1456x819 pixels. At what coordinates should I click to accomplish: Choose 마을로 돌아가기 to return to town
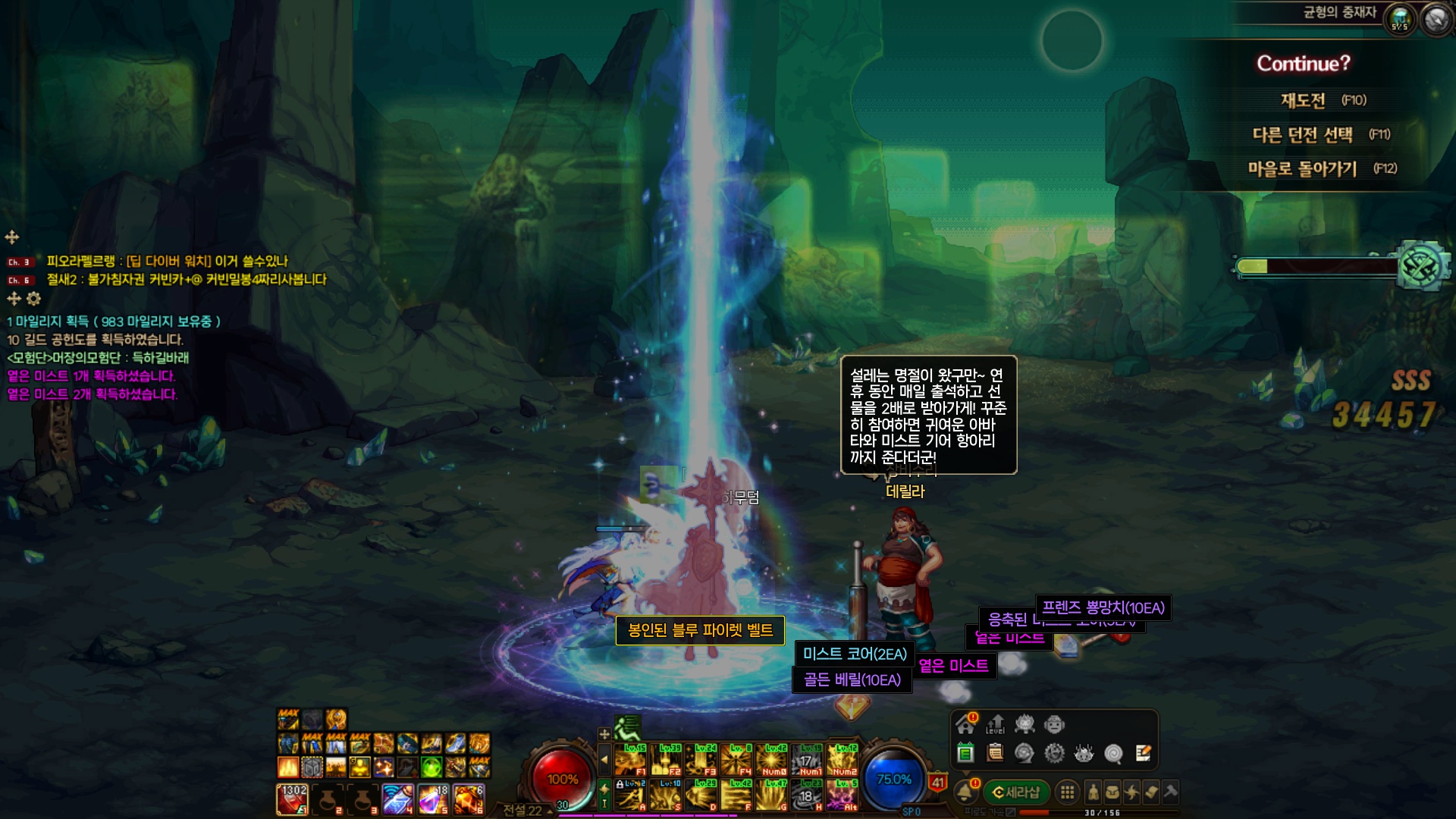[x=1302, y=169]
